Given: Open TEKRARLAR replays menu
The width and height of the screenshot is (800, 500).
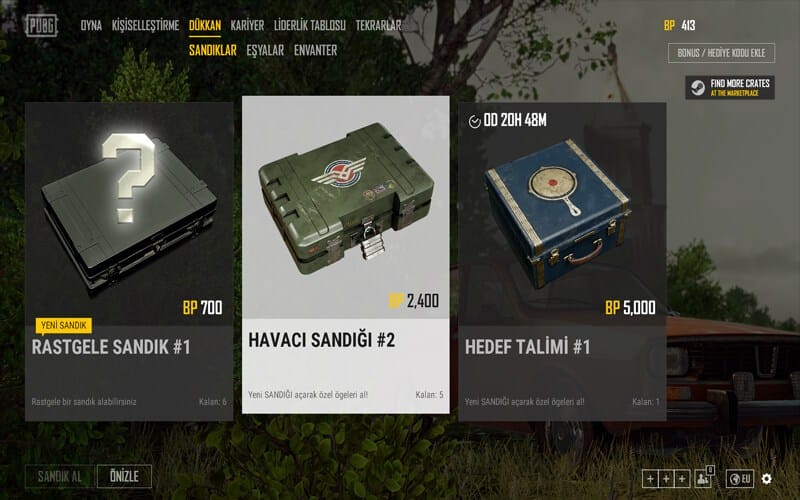Looking at the screenshot, I should [x=378, y=25].
